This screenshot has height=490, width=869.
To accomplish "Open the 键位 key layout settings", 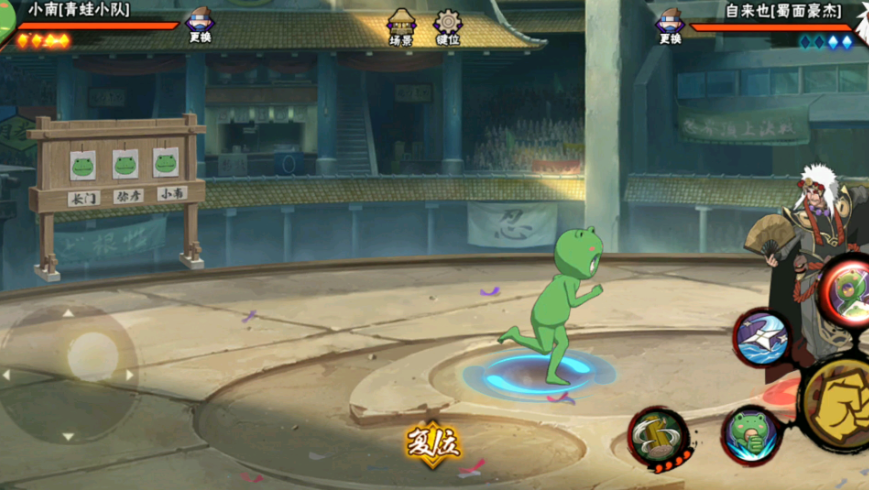I will coord(447,27).
